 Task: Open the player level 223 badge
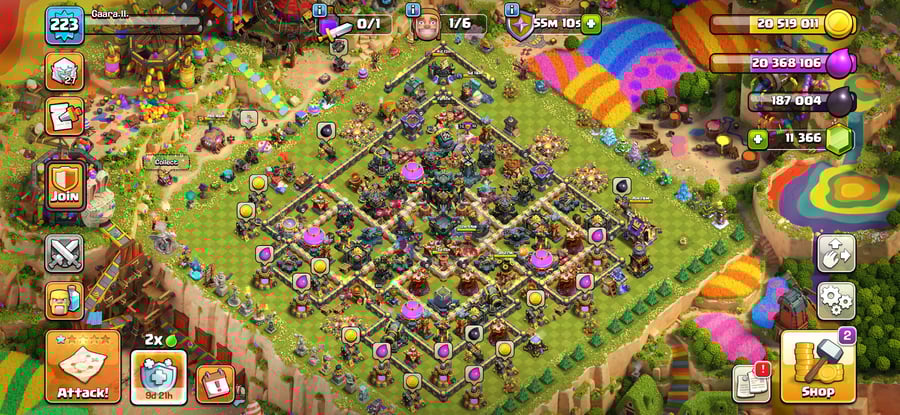click(x=64, y=23)
